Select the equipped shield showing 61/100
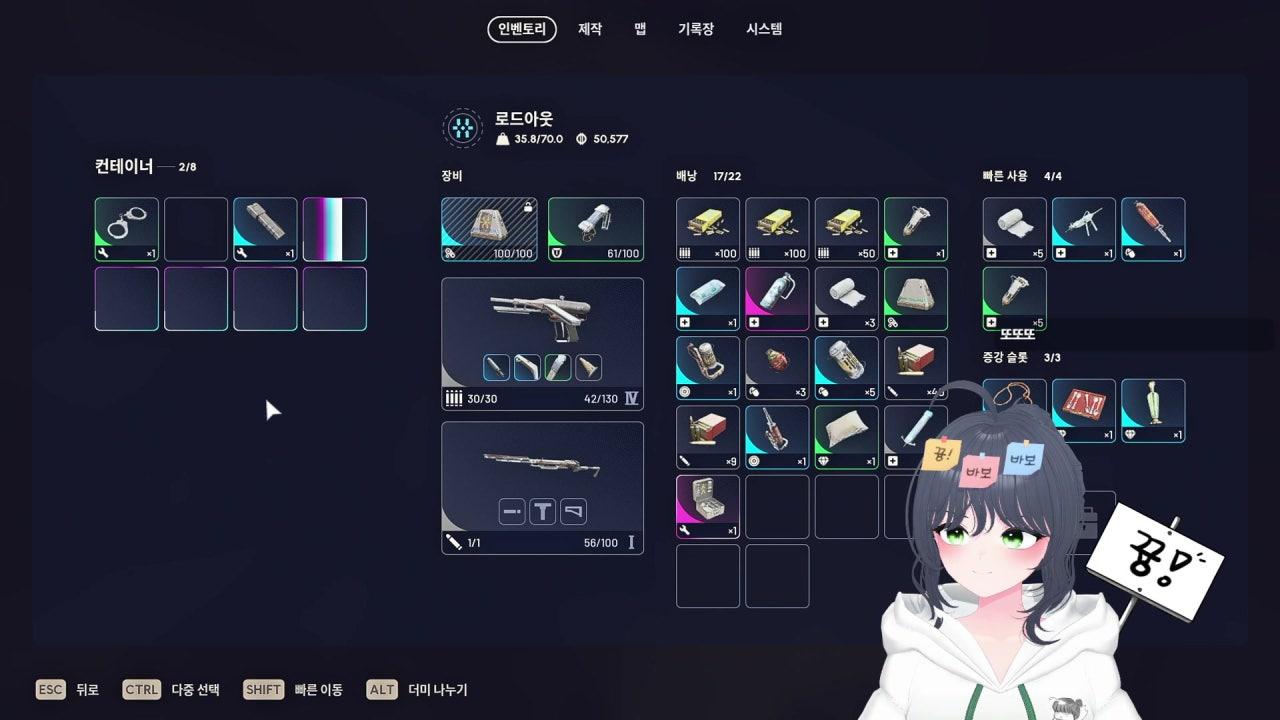 point(595,229)
